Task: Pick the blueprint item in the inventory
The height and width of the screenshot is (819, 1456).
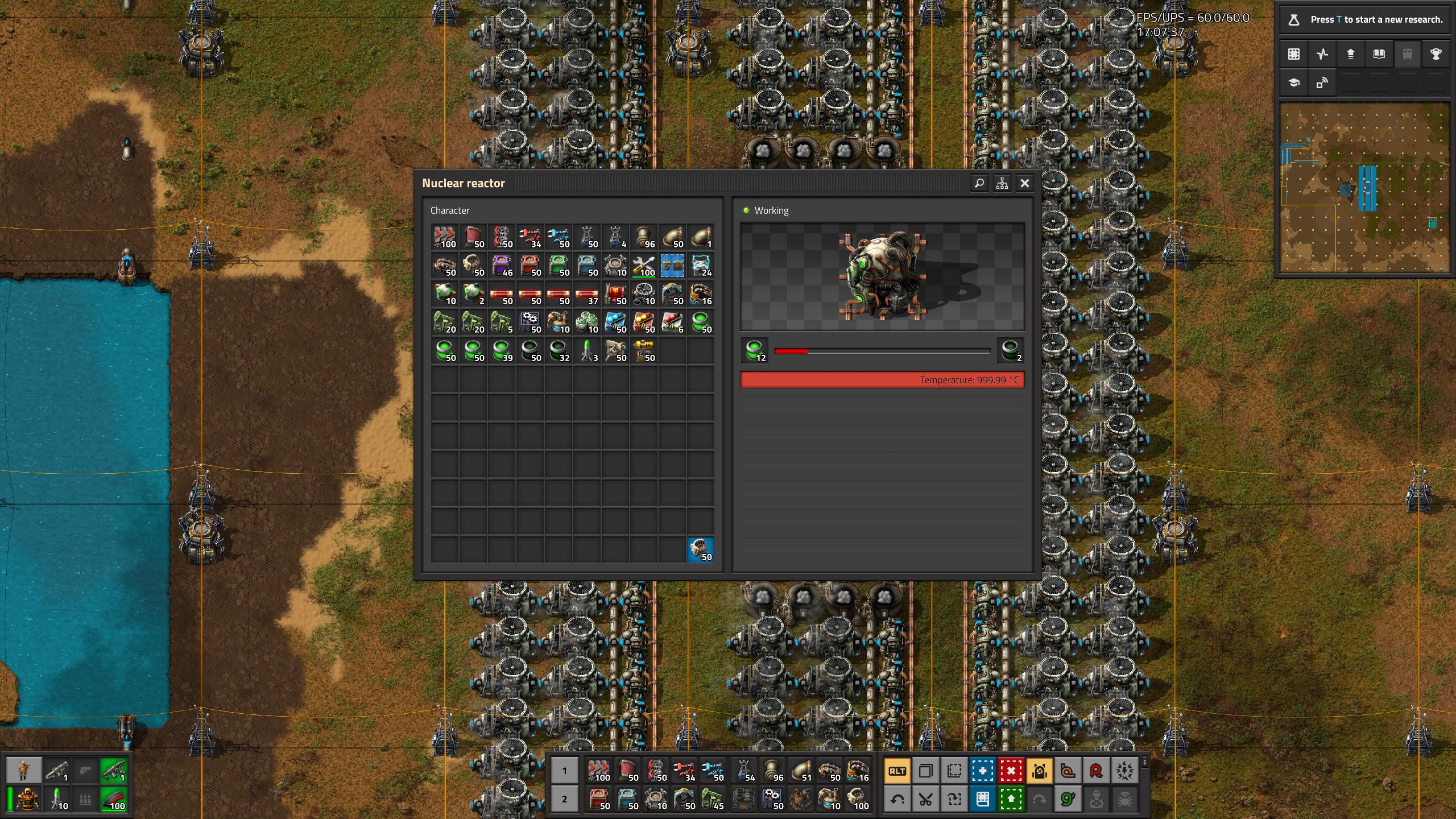Action: (x=672, y=266)
